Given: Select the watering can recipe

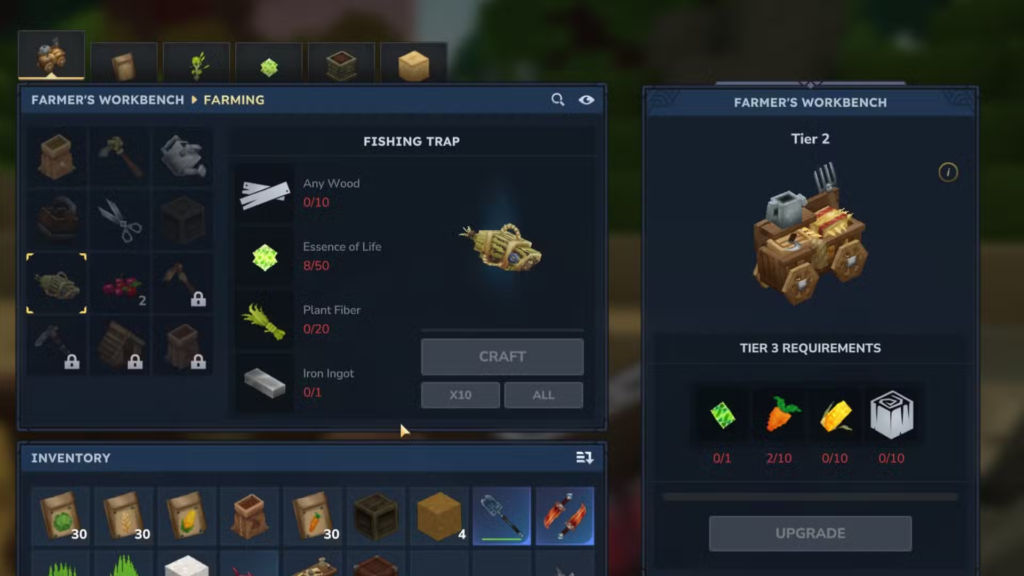Looking at the screenshot, I should [183, 156].
